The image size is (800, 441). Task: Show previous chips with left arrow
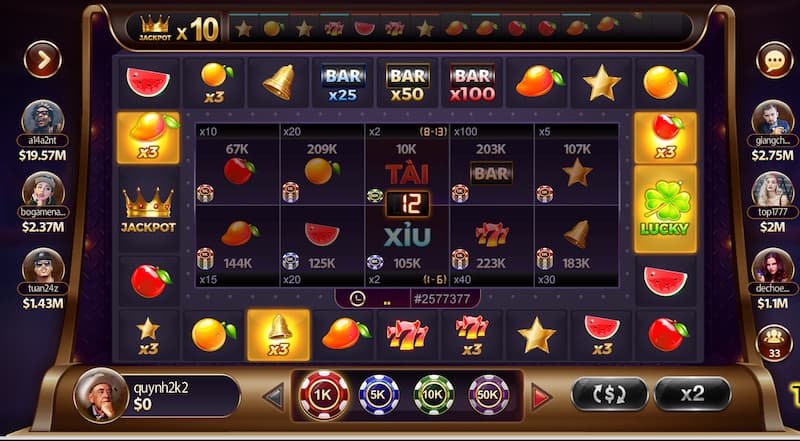pos(273,397)
